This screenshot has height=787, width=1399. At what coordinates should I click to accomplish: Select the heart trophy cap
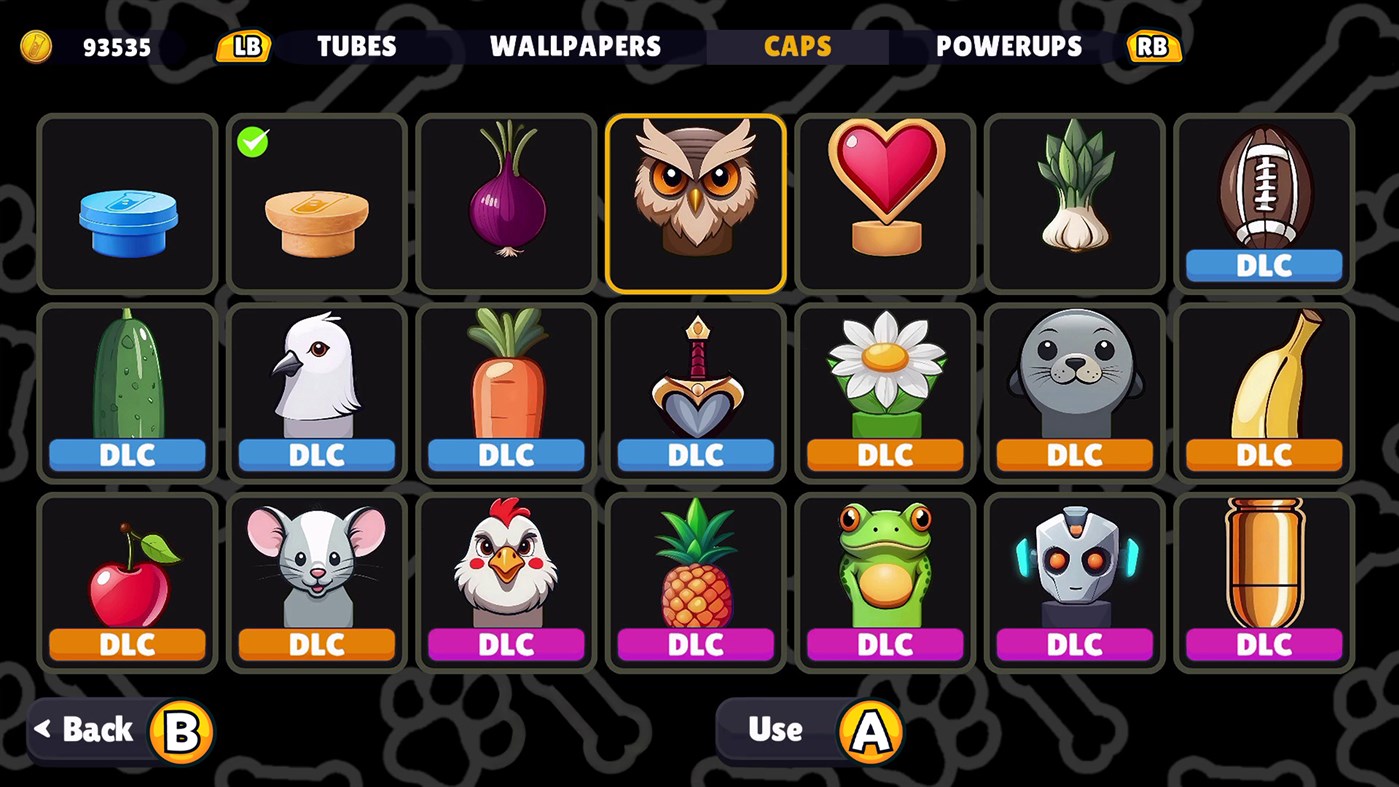(x=884, y=200)
